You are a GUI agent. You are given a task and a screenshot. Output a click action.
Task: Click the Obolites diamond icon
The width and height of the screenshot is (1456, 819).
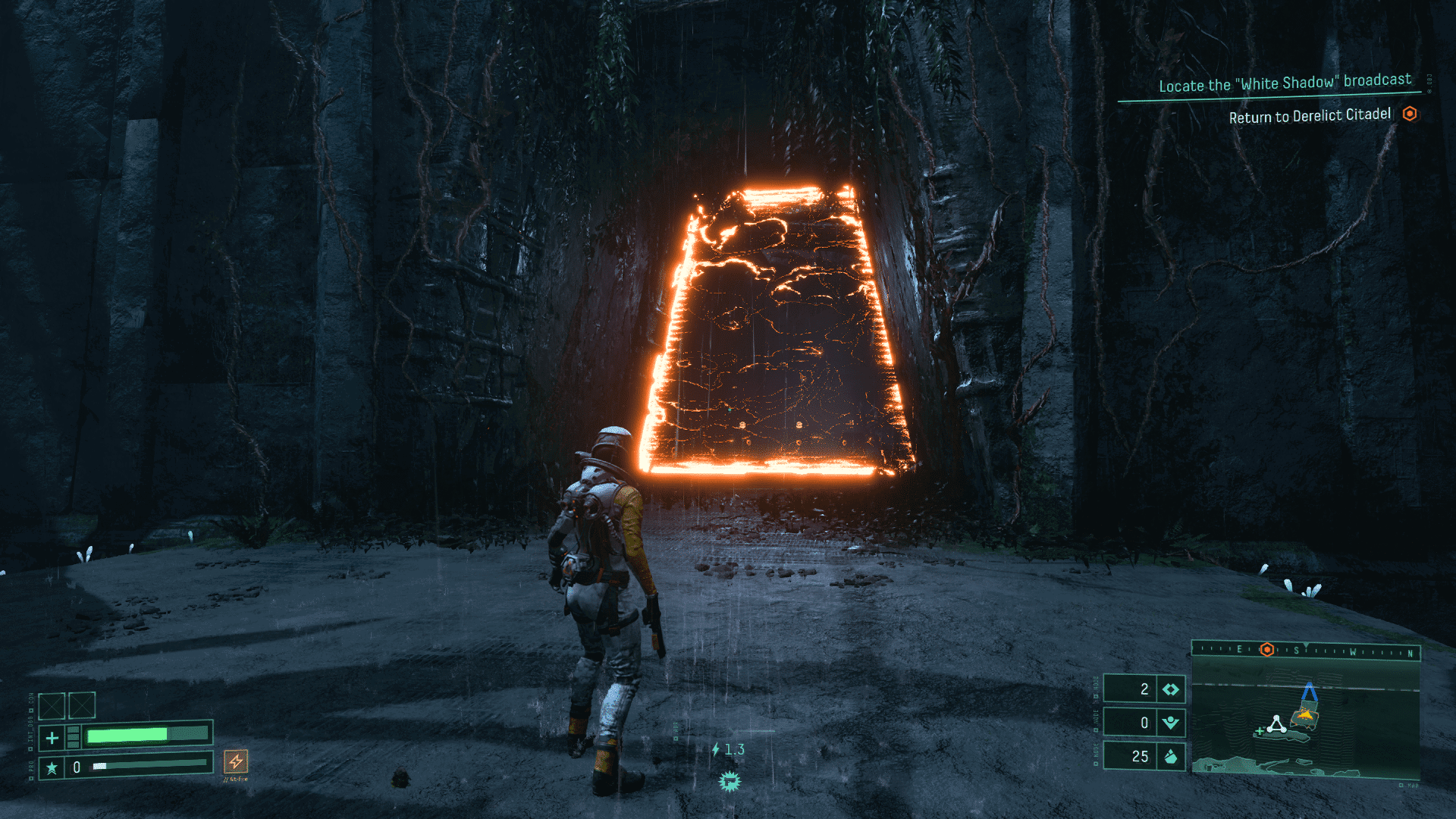pyautogui.click(x=1171, y=689)
